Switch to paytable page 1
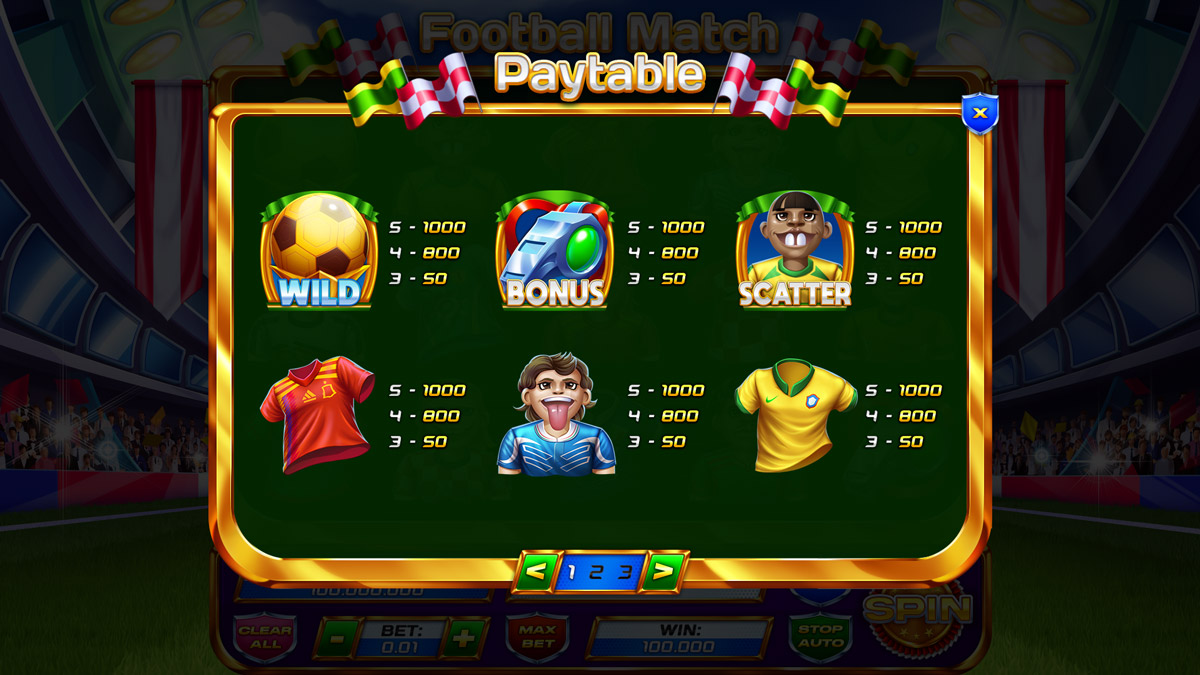1200x675 pixels. pos(571,573)
